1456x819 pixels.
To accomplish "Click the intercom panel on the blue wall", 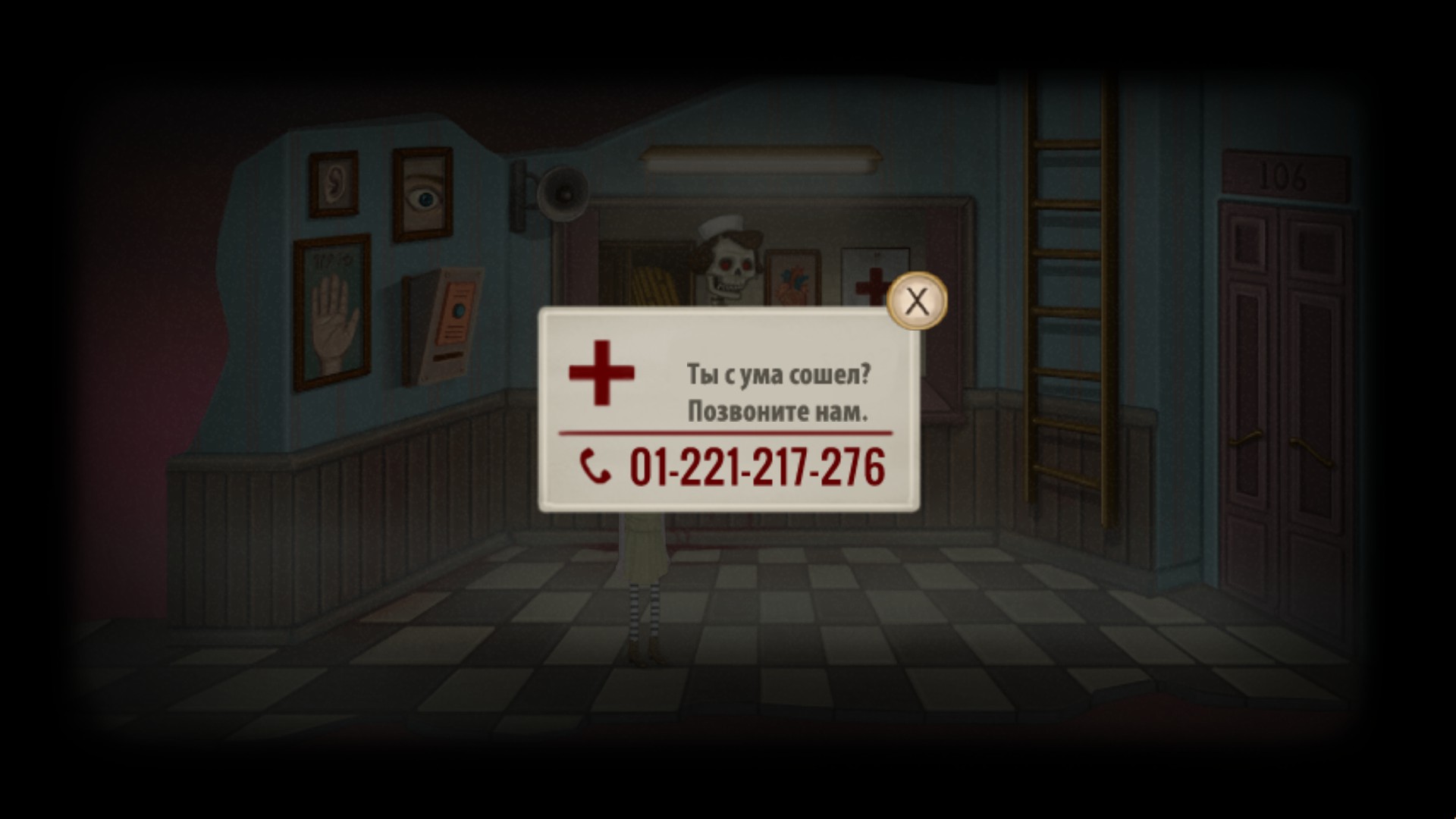I will 447,318.
